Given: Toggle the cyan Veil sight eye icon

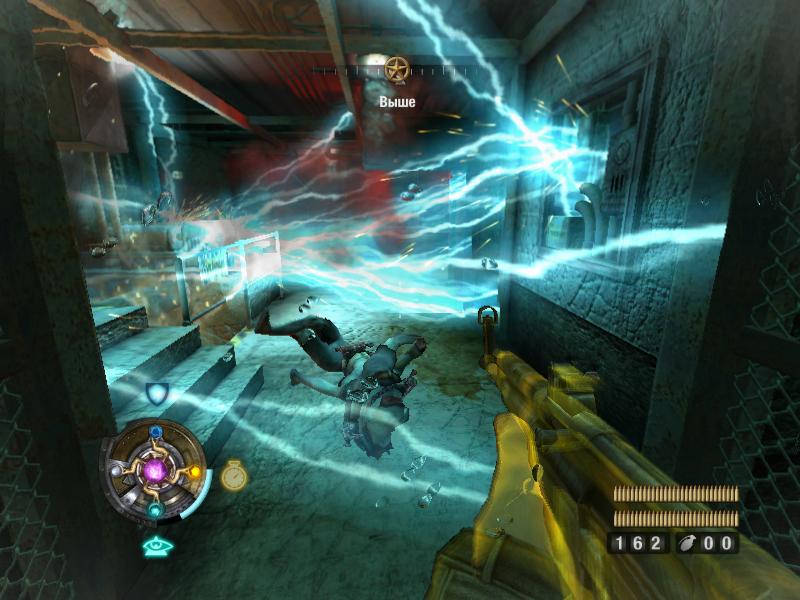Looking at the screenshot, I should click(x=157, y=545).
